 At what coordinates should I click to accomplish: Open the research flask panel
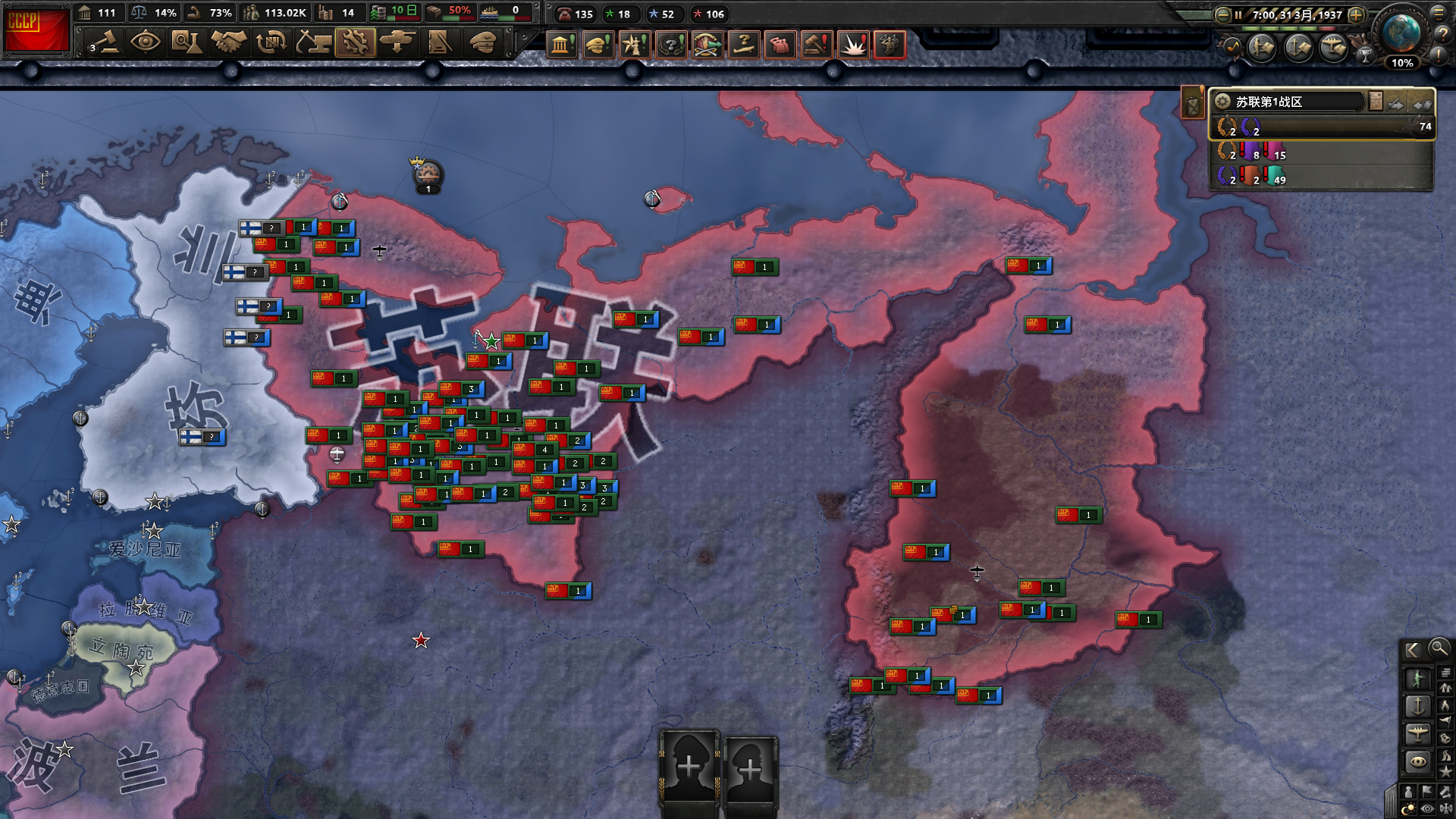click(x=186, y=42)
